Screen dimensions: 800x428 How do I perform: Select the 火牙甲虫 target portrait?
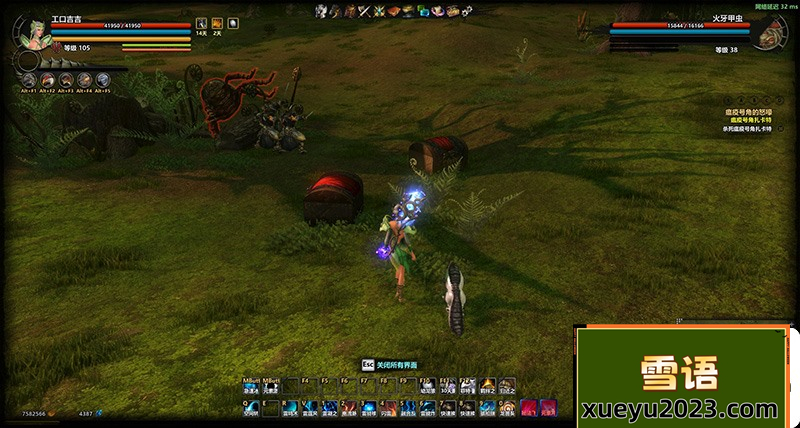tap(767, 33)
